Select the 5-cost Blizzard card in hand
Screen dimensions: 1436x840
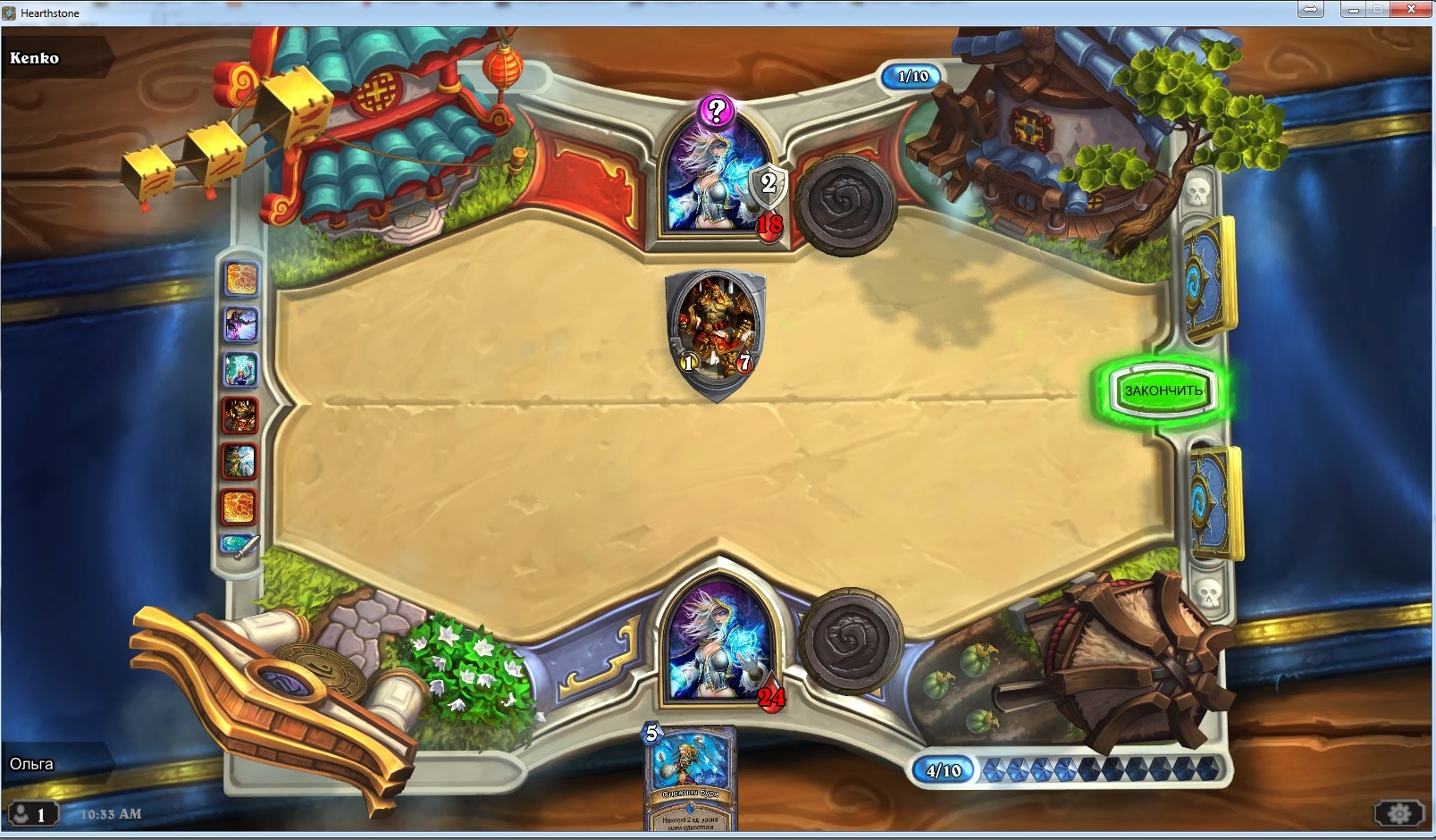pyautogui.click(x=690, y=778)
